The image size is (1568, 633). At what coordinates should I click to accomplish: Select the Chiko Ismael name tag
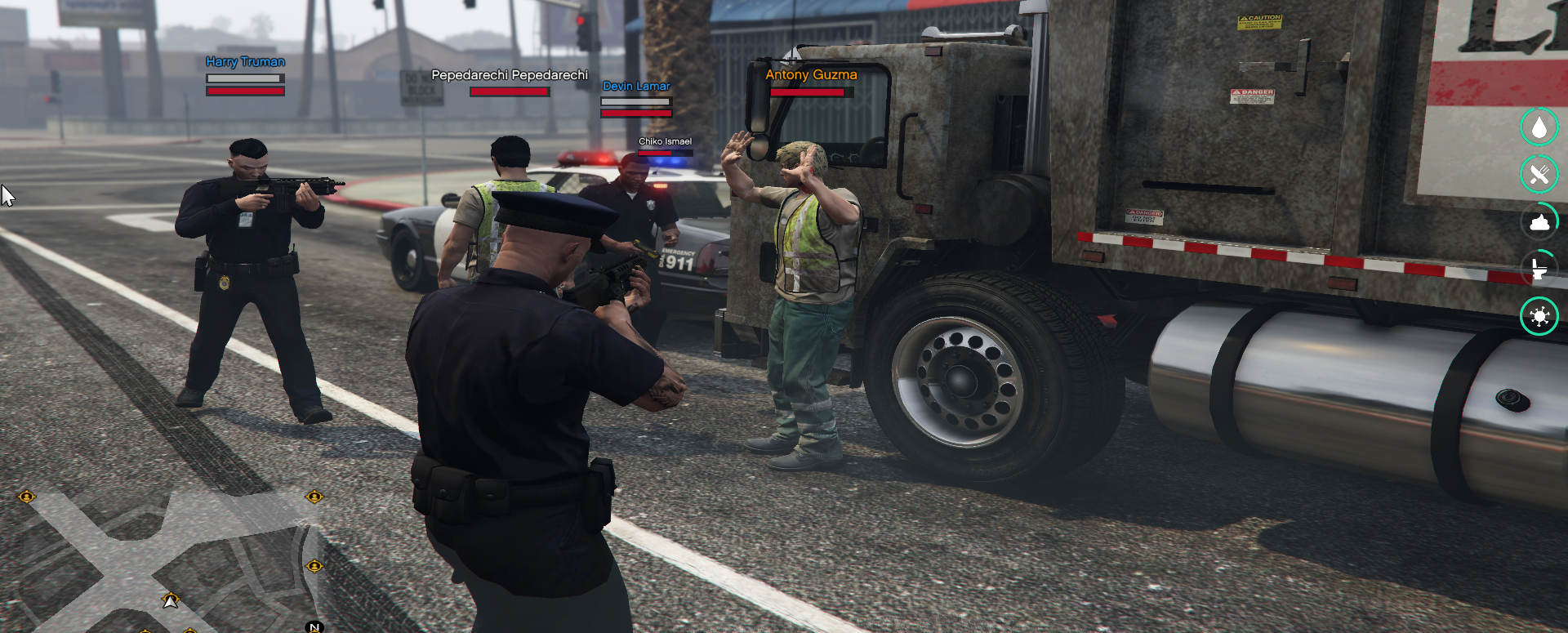(x=665, y=141)
